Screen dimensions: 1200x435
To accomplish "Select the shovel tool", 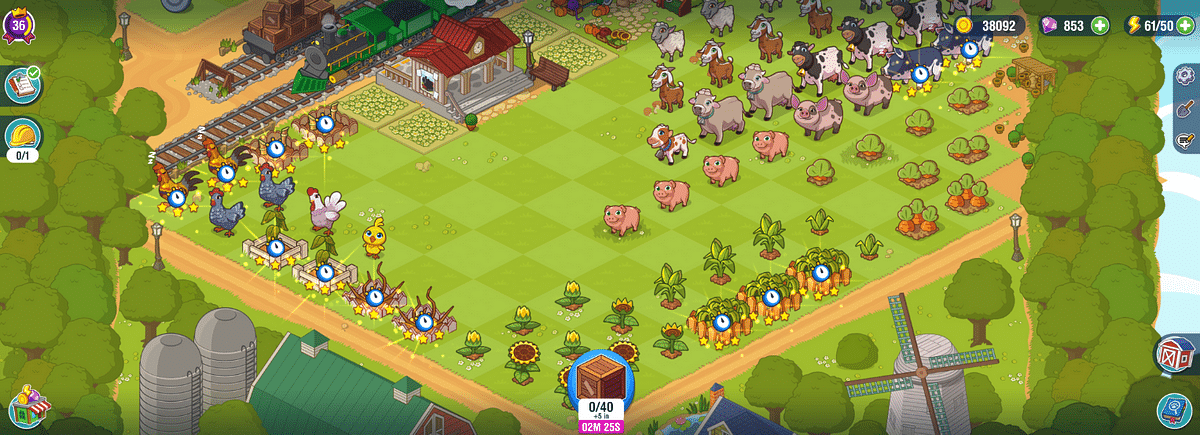I will point(1188,110).
